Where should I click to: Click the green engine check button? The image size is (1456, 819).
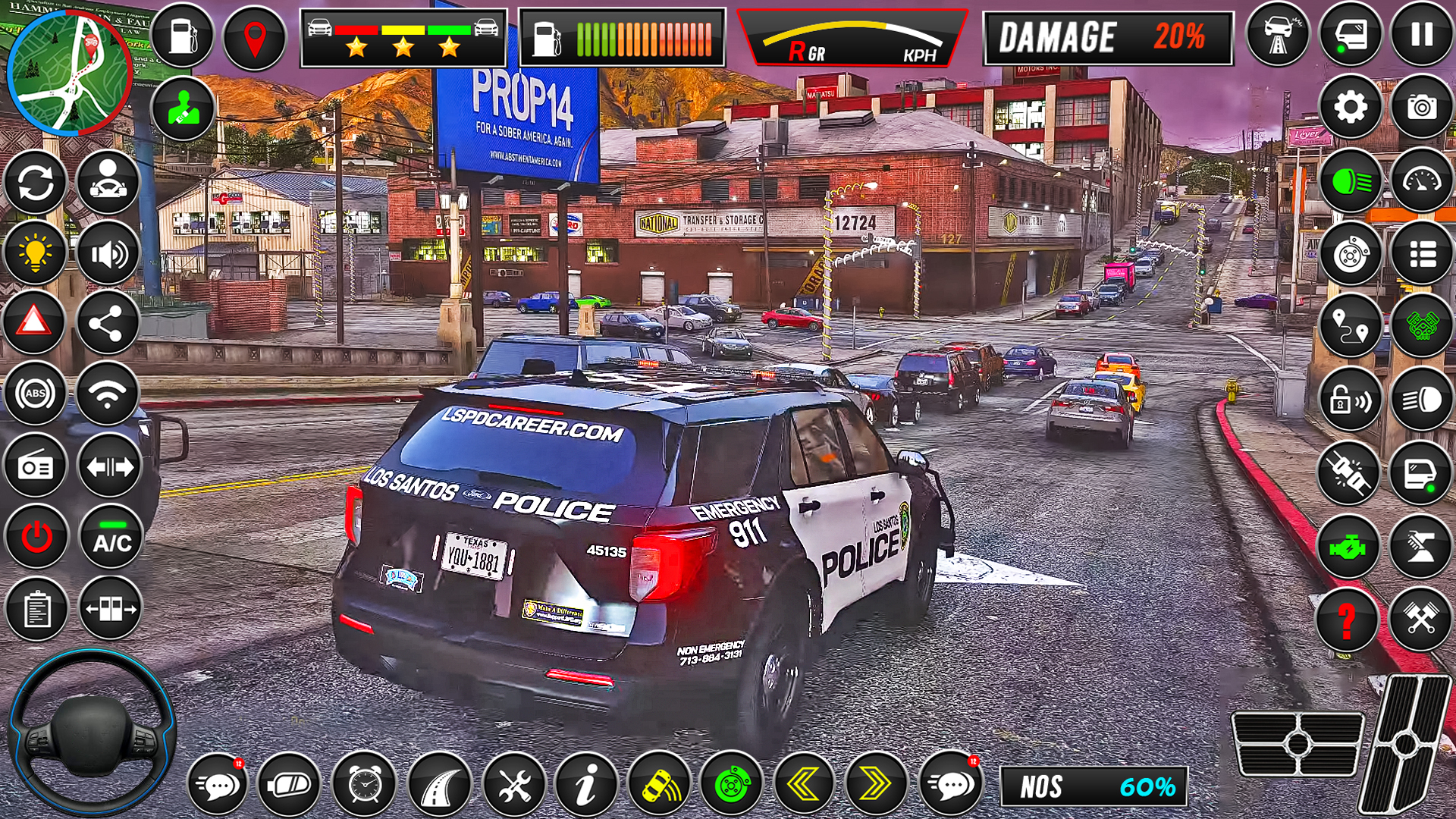click(x=1347, y=547)
